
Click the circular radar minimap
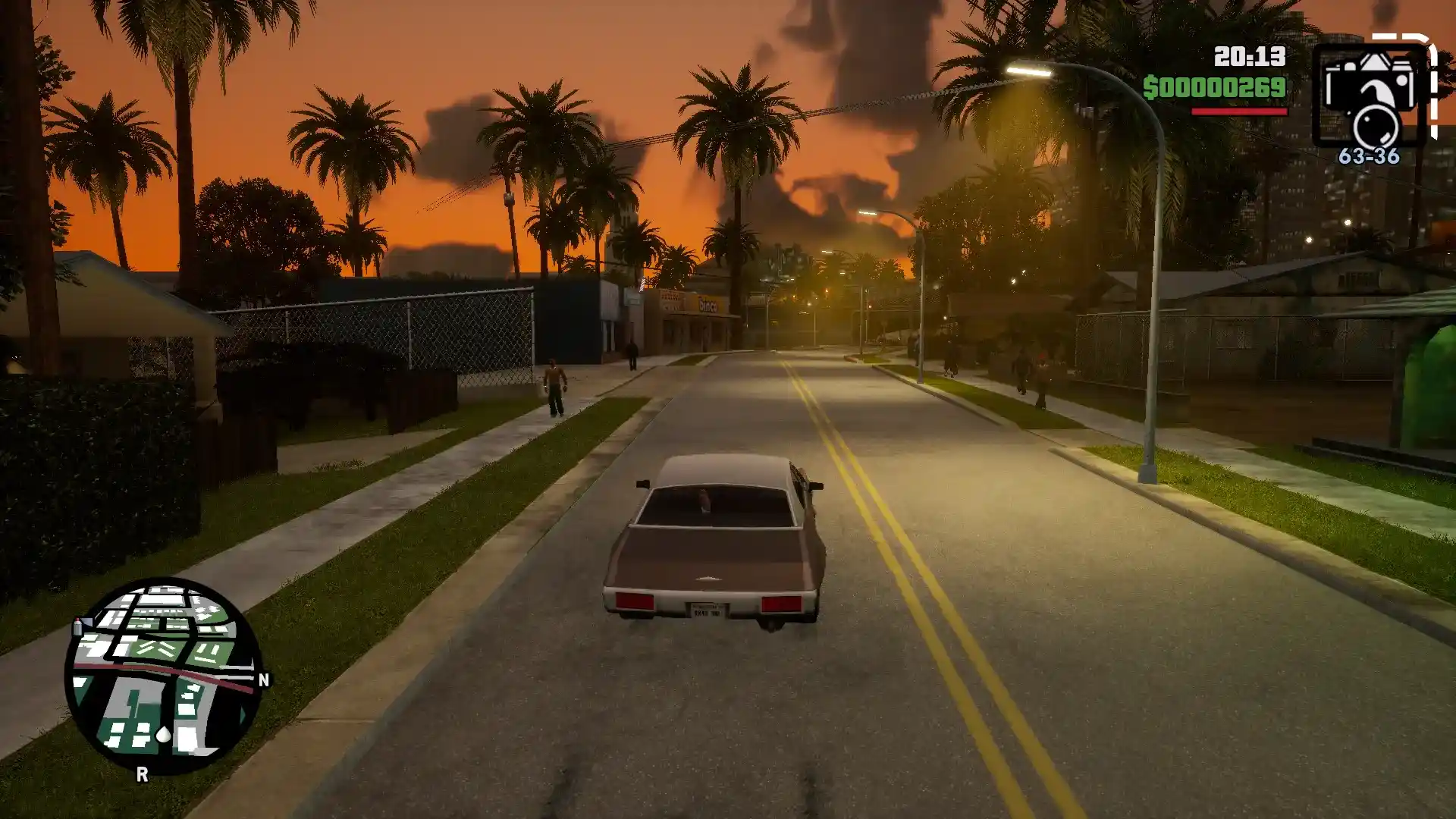click(163, 676)
